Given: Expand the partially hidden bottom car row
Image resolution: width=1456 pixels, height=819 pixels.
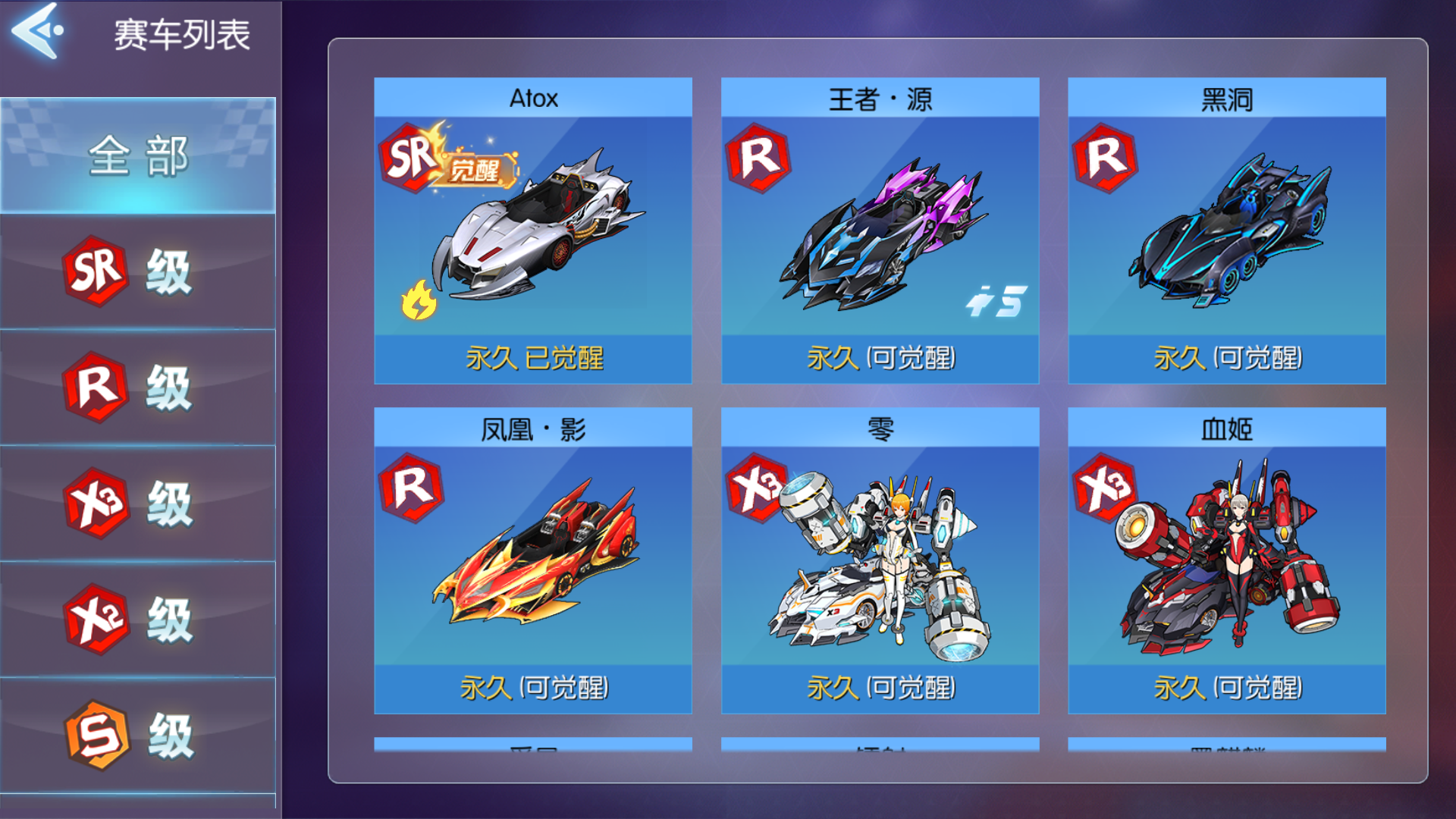Looking at the screenshot, I should pyautogui.click(x=880, y=751).
